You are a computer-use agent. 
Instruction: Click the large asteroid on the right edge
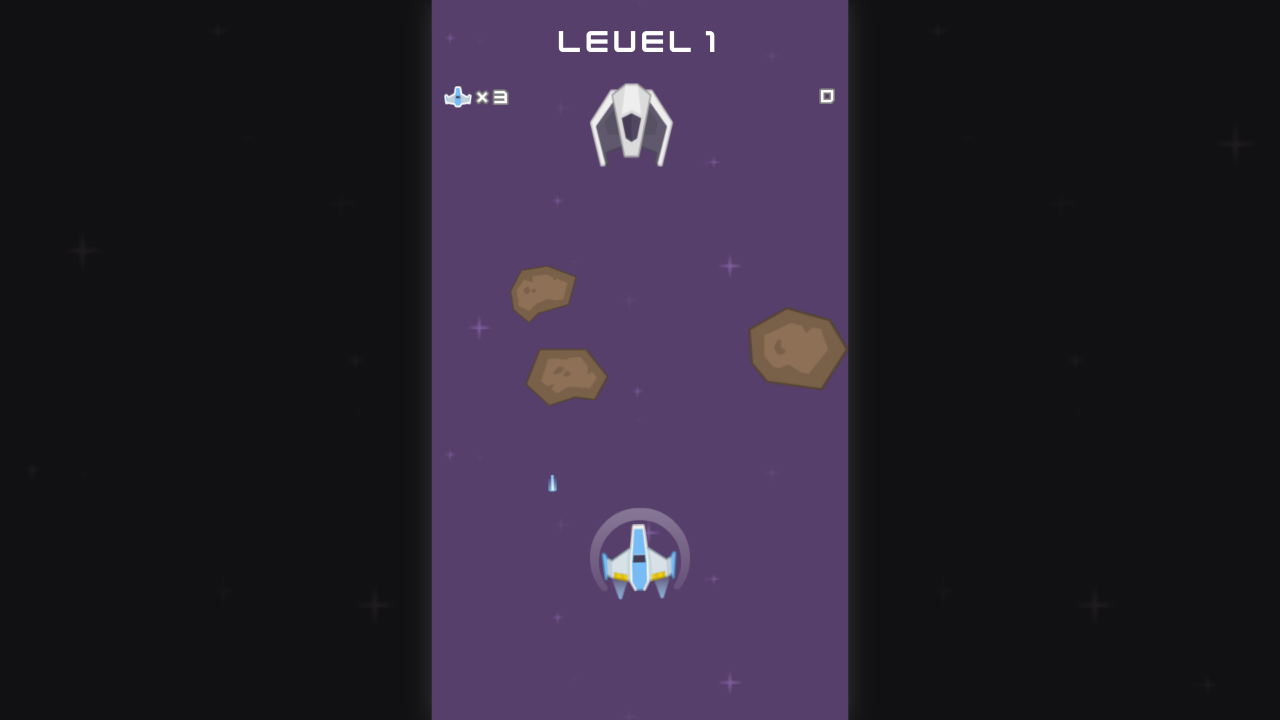tap(797, 350)
